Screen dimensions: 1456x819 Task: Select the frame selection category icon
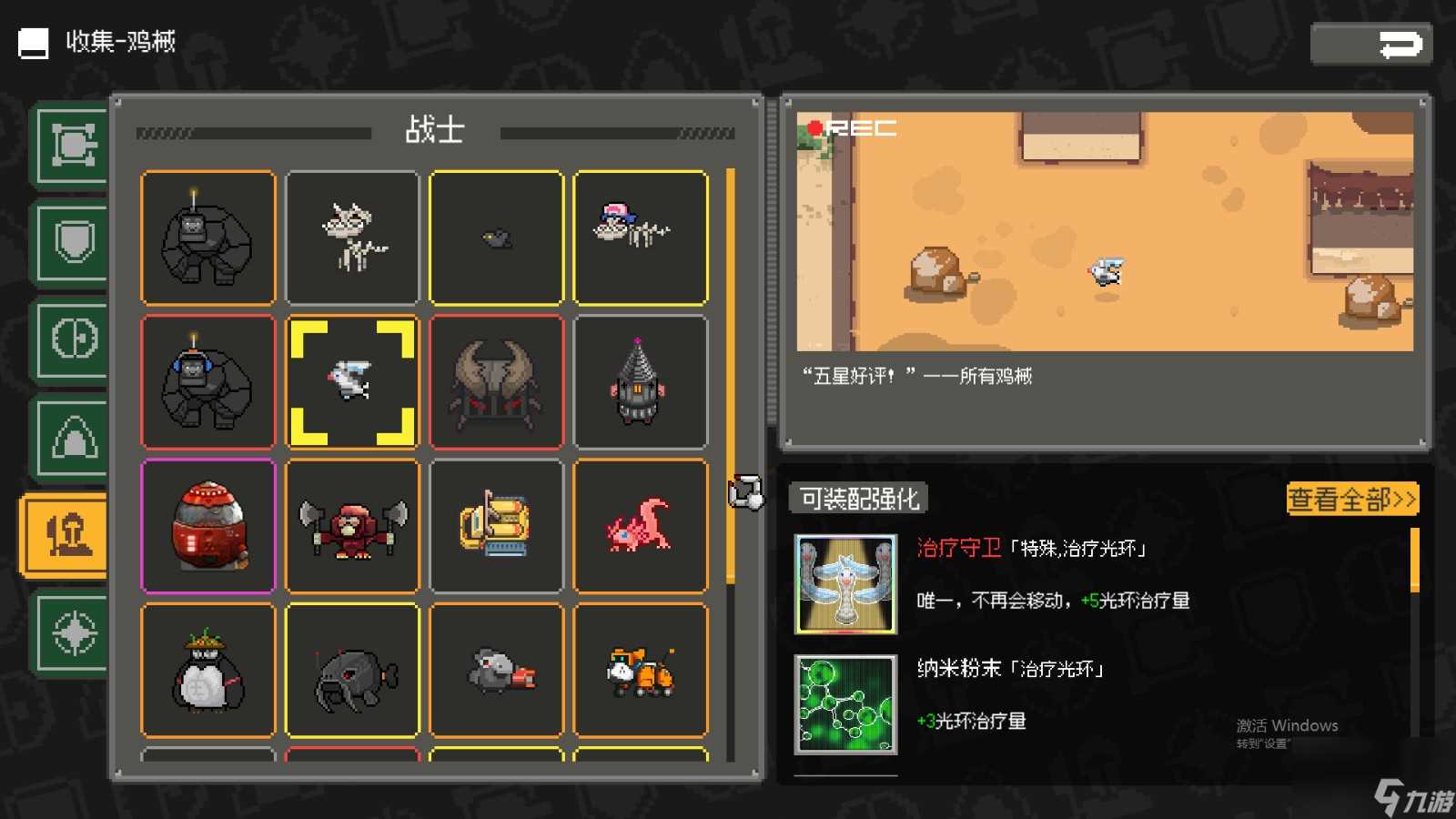pos(71,144)
